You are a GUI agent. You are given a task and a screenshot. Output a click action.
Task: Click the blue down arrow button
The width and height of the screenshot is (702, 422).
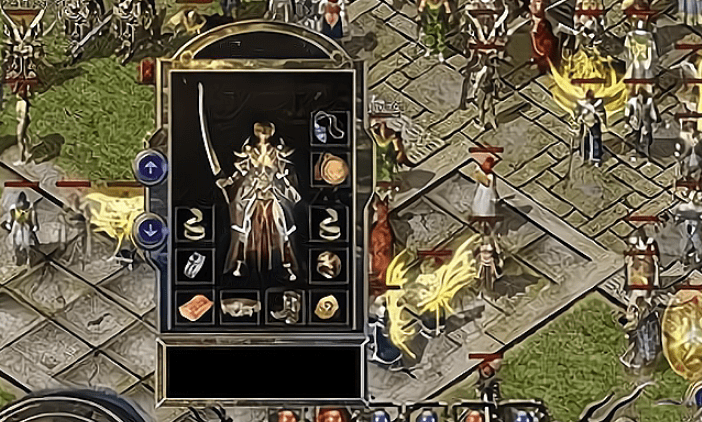[150, 229]
